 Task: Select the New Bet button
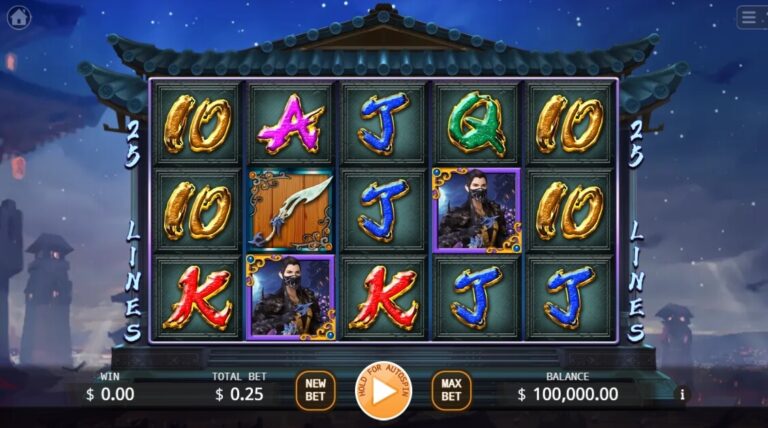pos(315,390)
